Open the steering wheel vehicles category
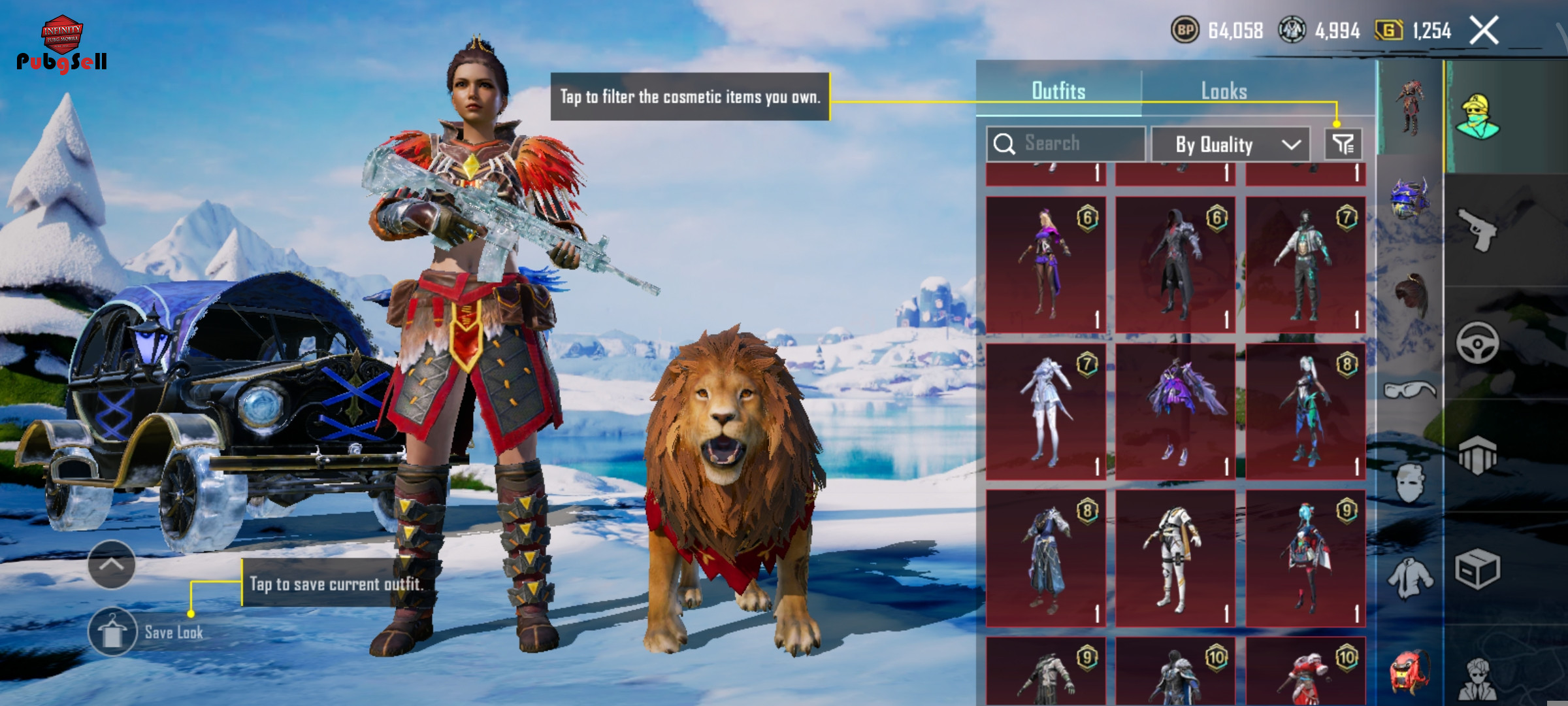The height and width of the screenshot is (706, 1568). click(1478, 343)
